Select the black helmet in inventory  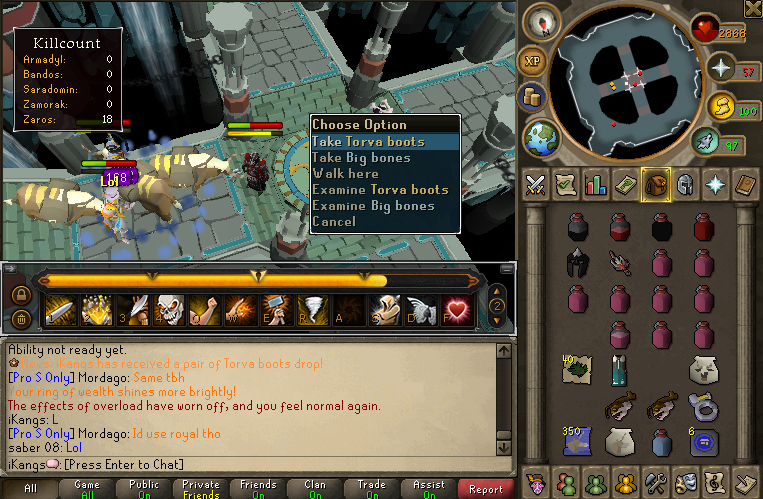(x=578, y=262)
